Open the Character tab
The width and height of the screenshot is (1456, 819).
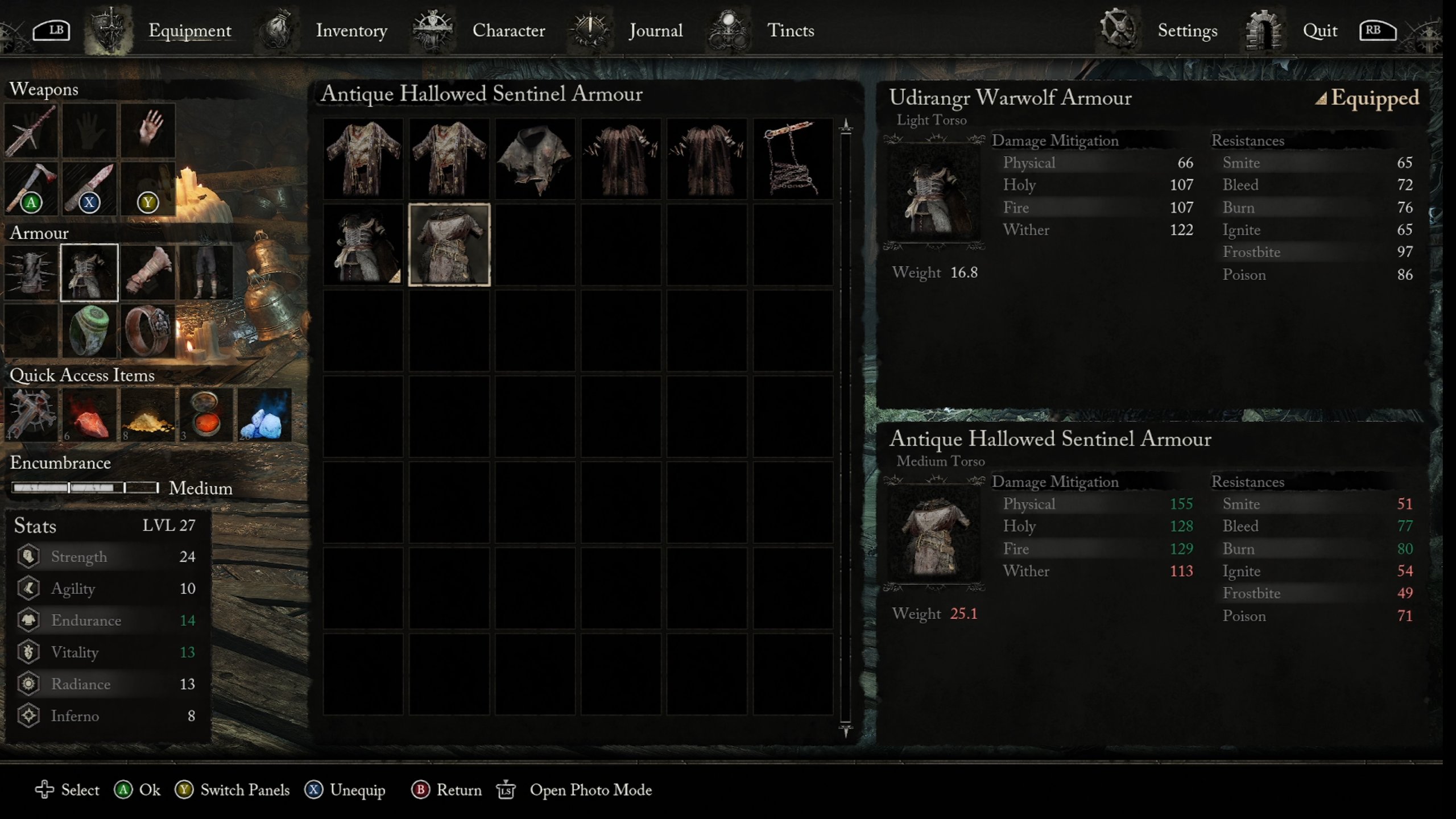click(x=508, y=31)
